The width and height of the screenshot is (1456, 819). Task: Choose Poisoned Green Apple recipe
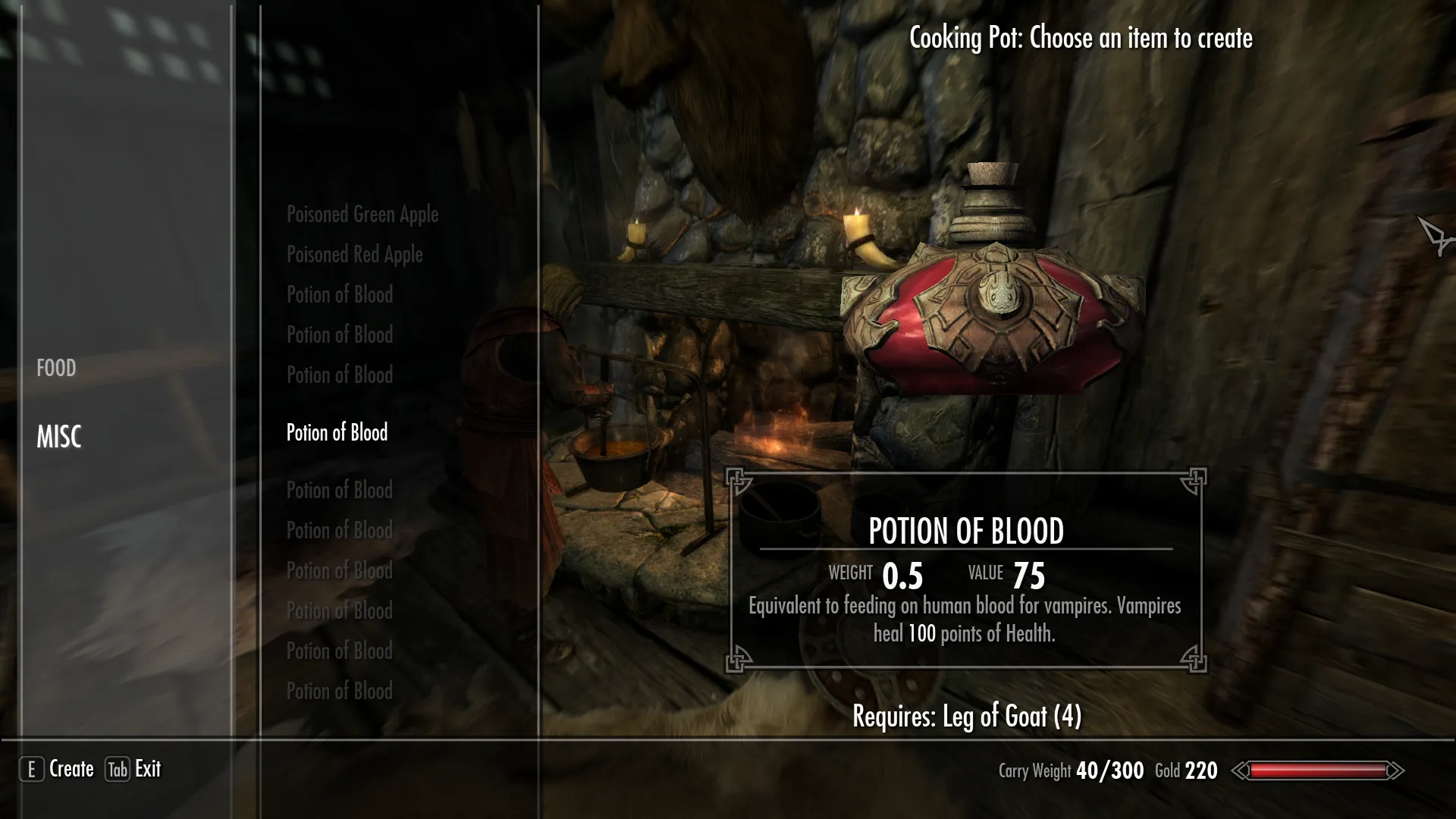[x=362, y=215]
